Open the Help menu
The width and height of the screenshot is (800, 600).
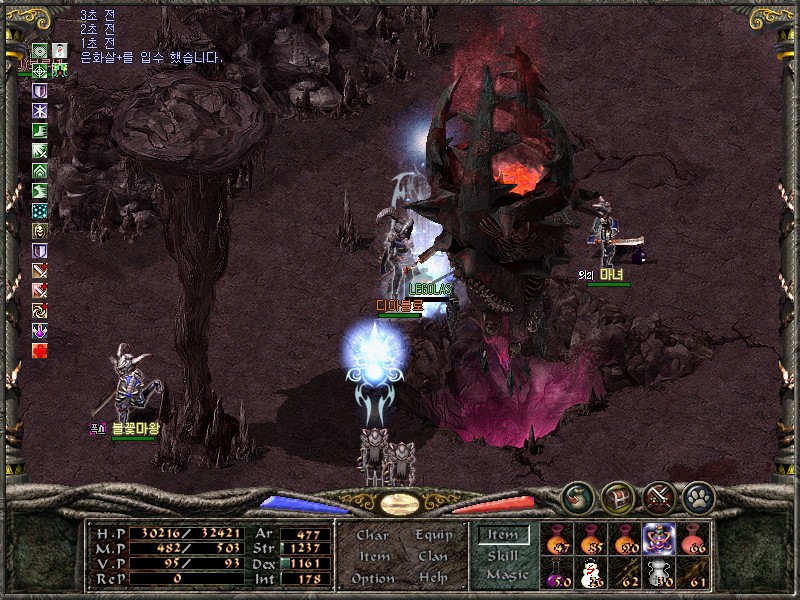(433, 579)
